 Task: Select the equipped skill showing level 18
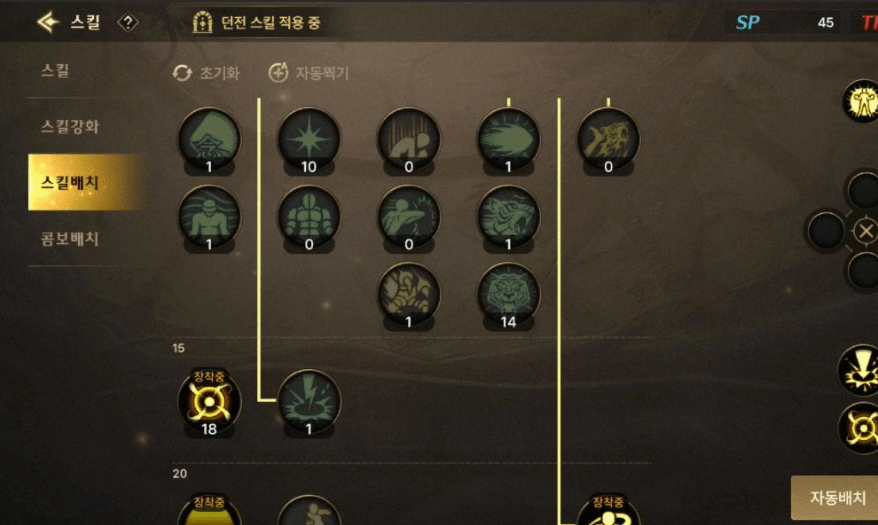click(x=209, y=401)
